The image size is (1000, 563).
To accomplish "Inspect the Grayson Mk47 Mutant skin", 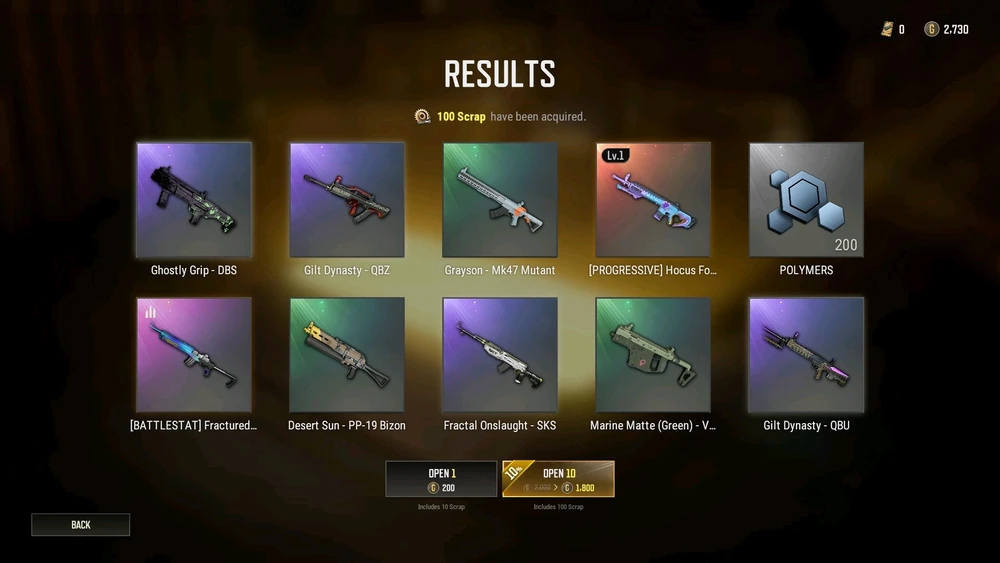I will (500, 200).
